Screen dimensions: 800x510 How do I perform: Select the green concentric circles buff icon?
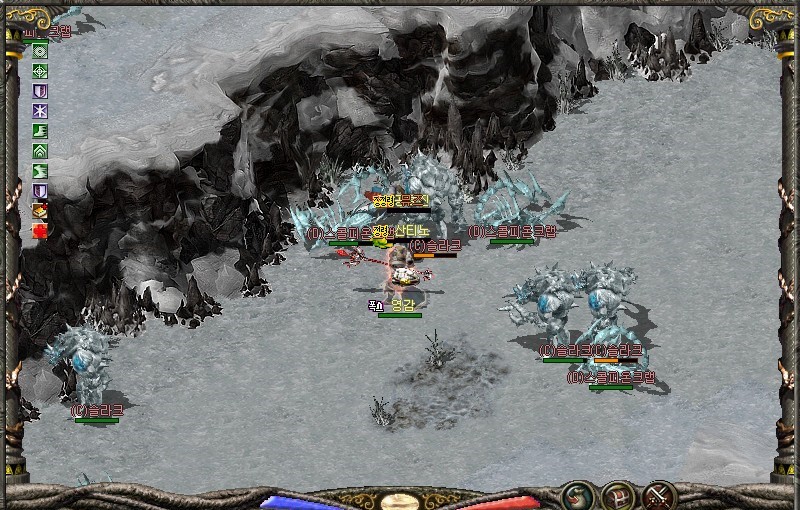[x=40, y=51]
